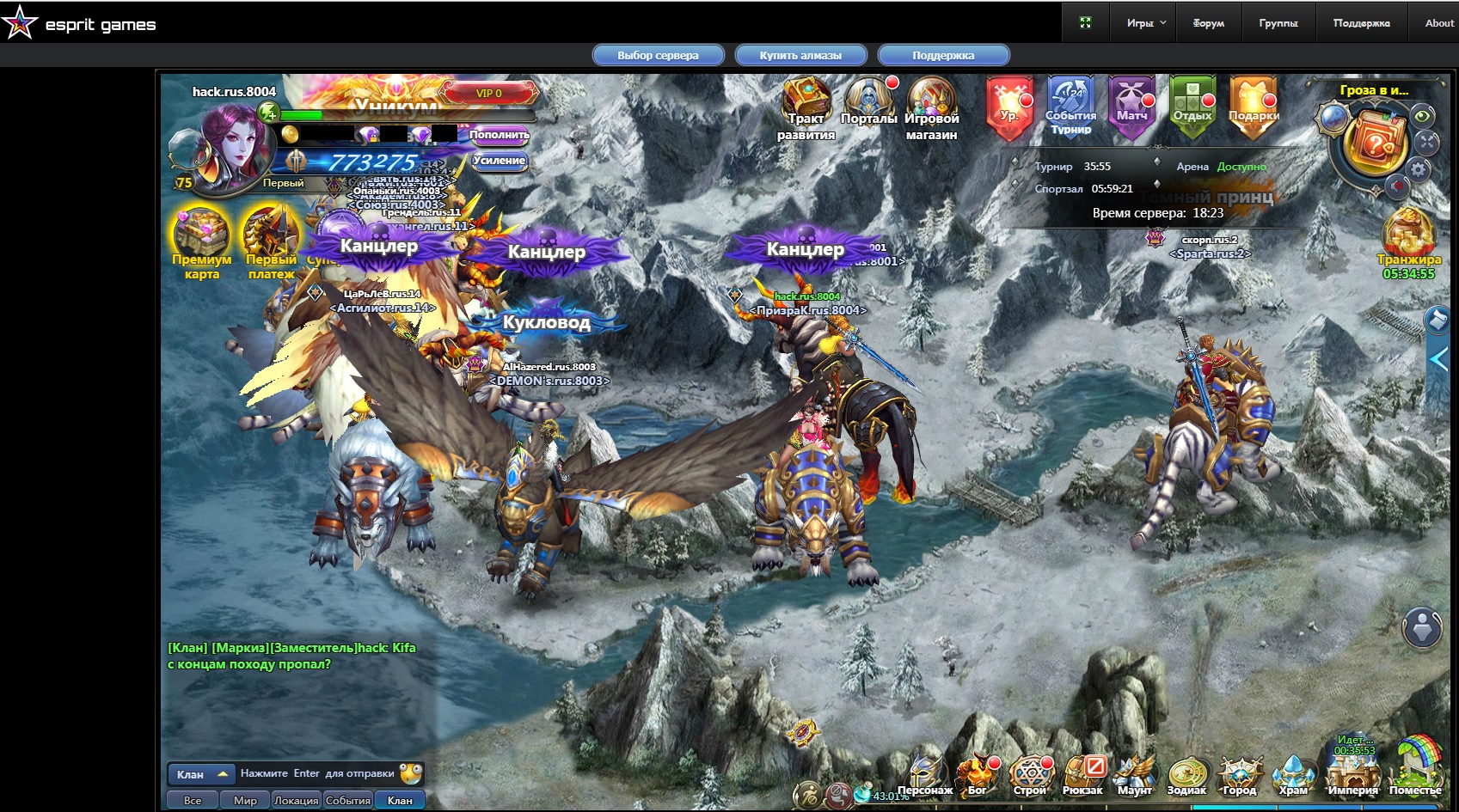Switch chat to the Мир tab

[x=245, y=801]
